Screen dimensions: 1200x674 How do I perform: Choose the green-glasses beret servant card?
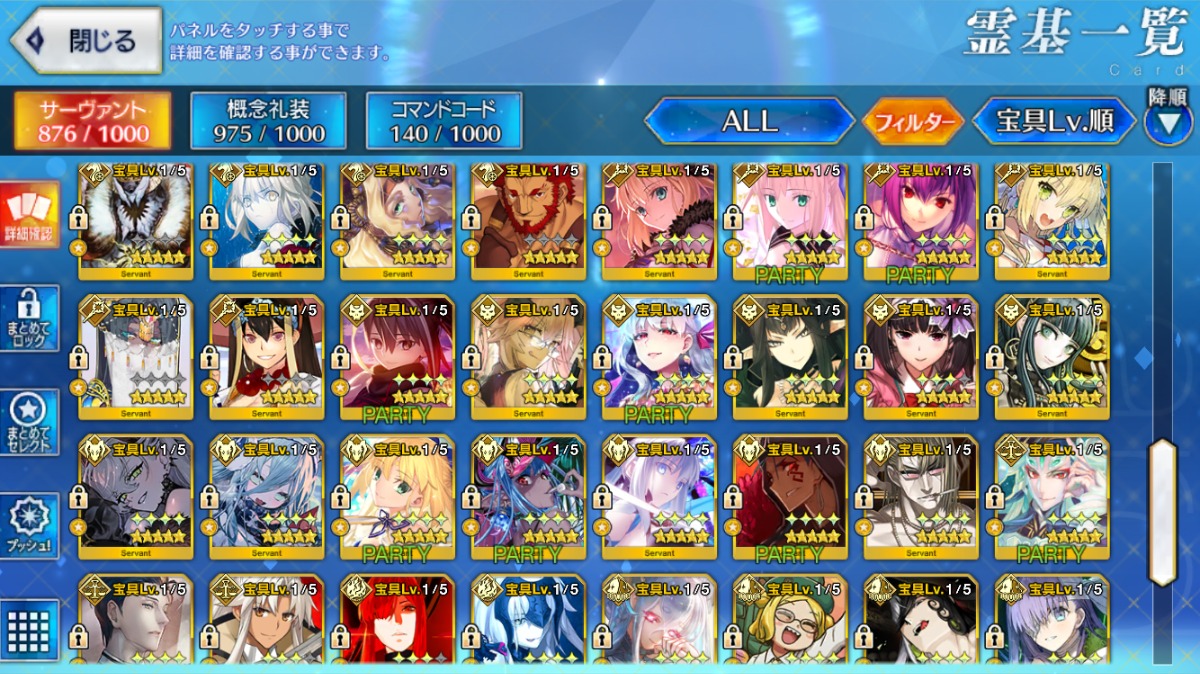click(790, 619)
